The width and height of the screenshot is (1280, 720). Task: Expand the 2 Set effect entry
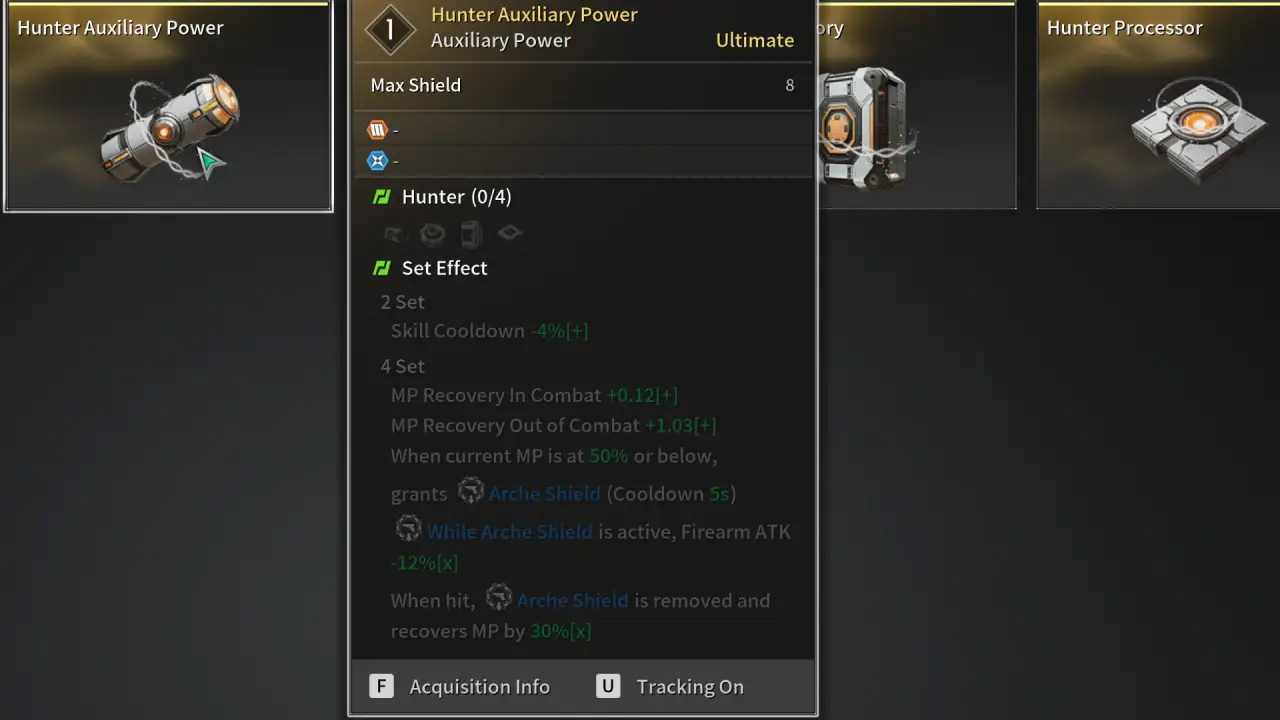pyautogui.click(x=402, y=301)
